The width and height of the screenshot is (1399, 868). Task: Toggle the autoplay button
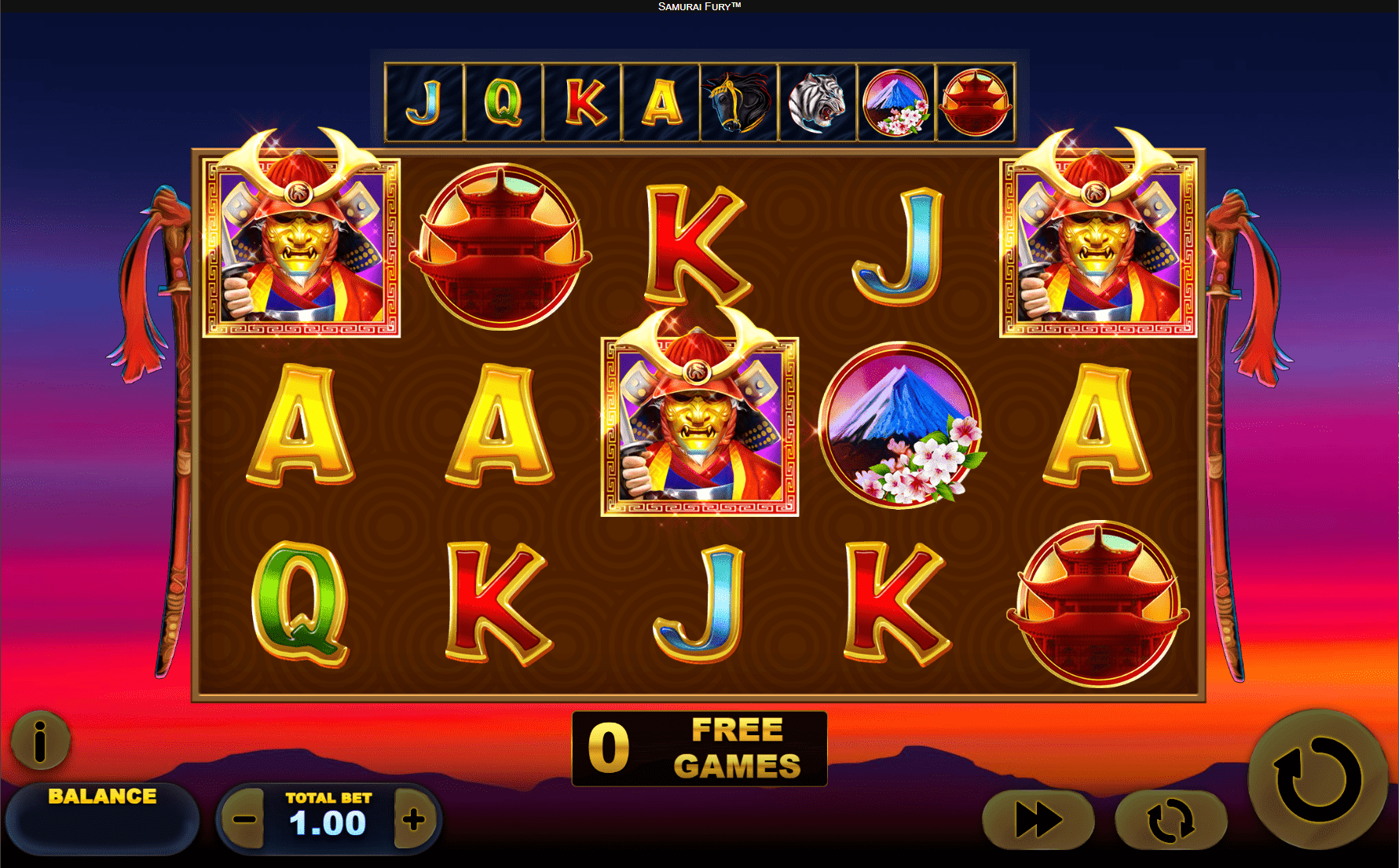[1170, 820]
